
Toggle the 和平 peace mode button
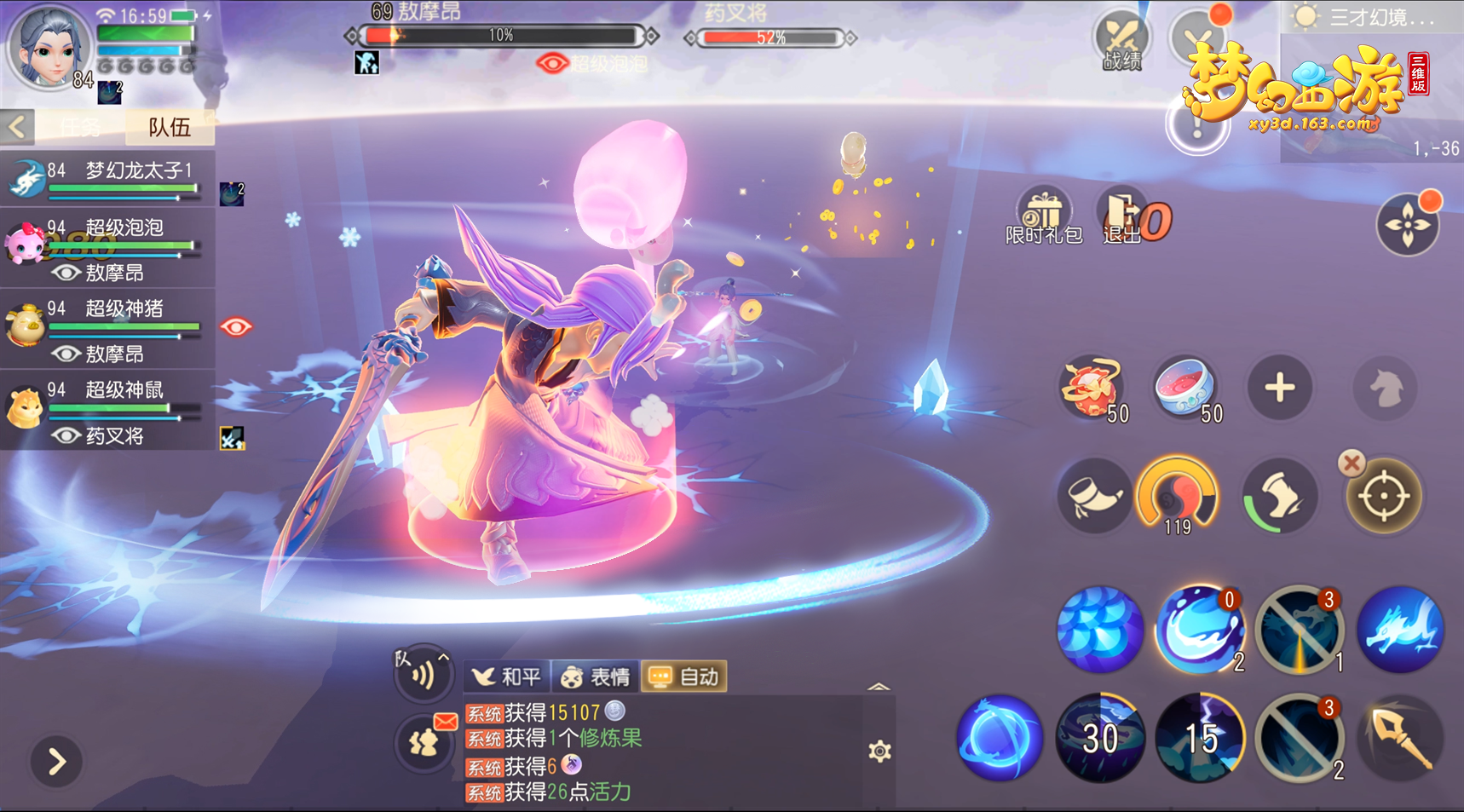click(x=507, y=677)
